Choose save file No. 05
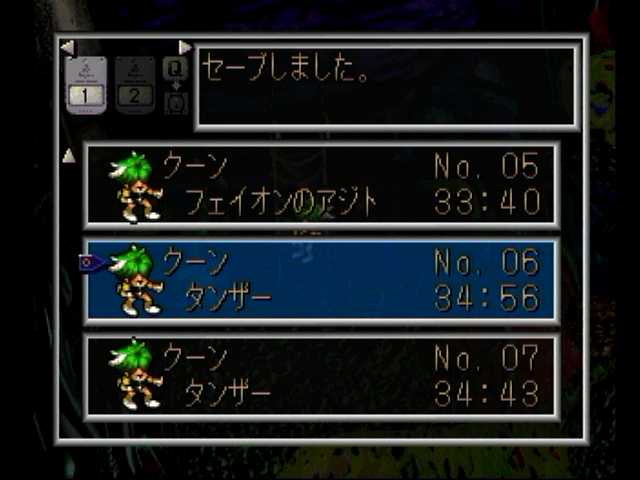Screen dimensions: 640x480 [320, 185]
